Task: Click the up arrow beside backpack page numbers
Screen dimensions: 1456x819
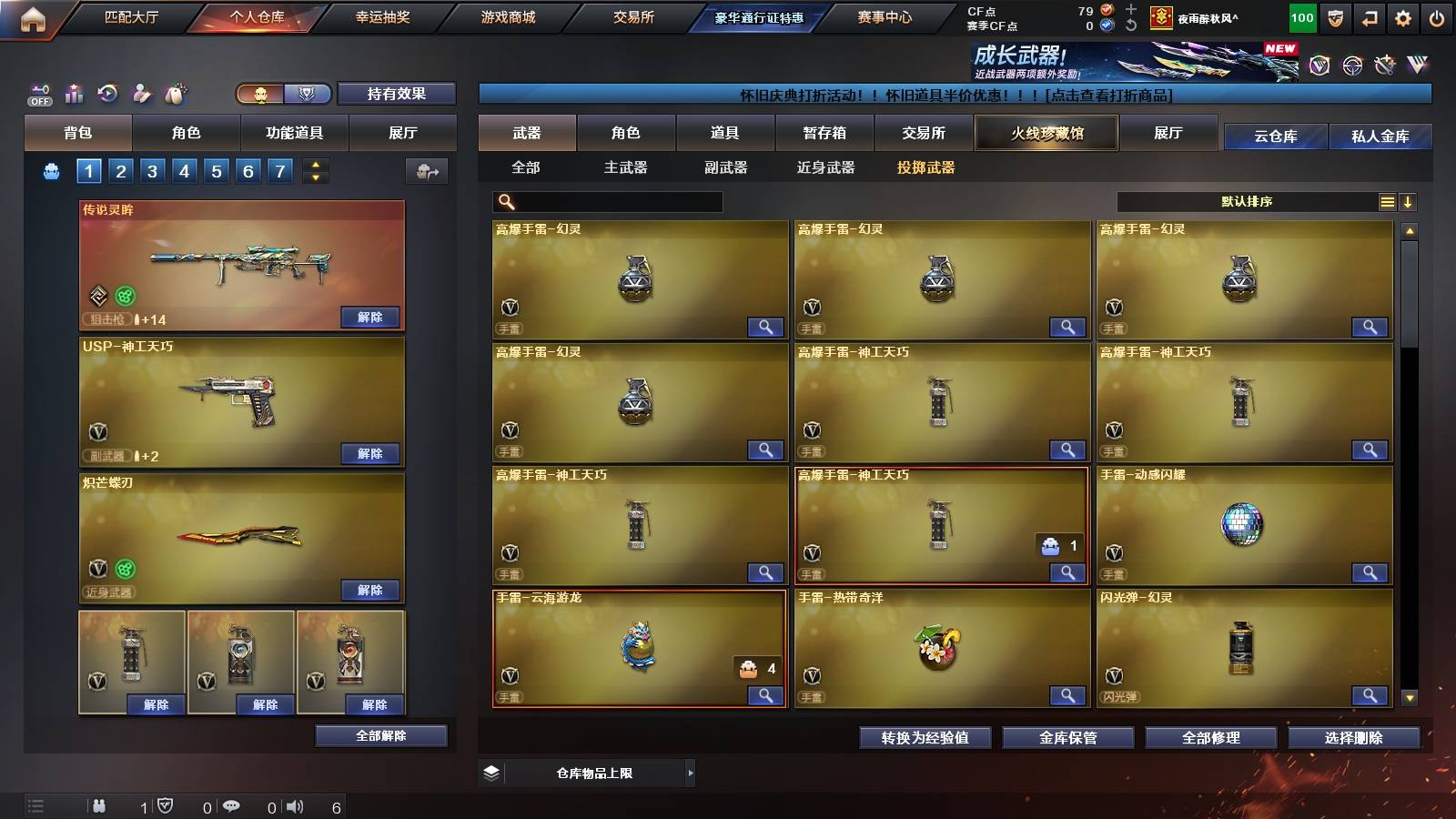Action: (314, 164)
